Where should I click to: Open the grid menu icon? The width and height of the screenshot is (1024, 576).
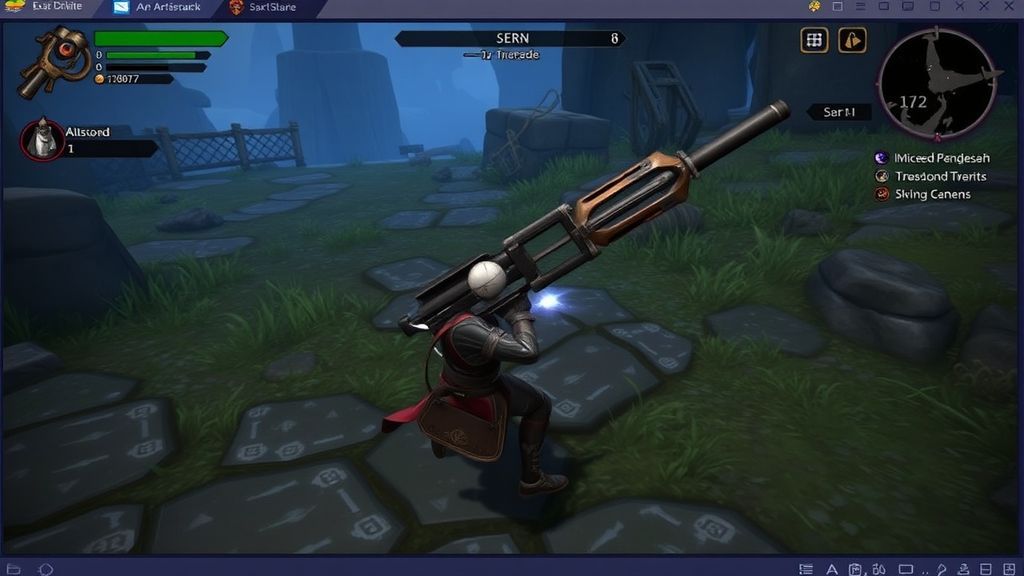[815, 40]
